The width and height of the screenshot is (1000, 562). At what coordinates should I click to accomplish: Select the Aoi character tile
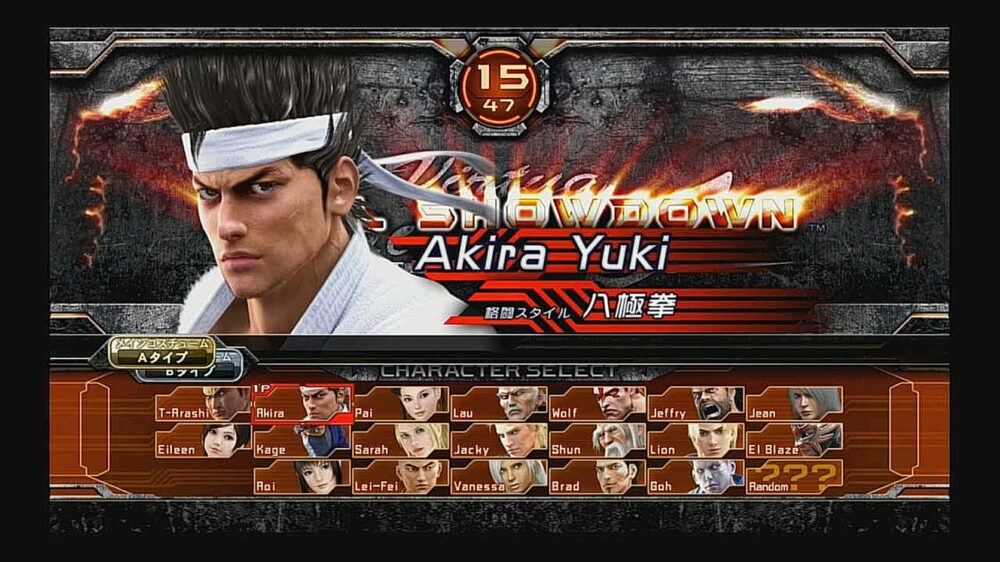pyautogui.click(x=301, y=477)
